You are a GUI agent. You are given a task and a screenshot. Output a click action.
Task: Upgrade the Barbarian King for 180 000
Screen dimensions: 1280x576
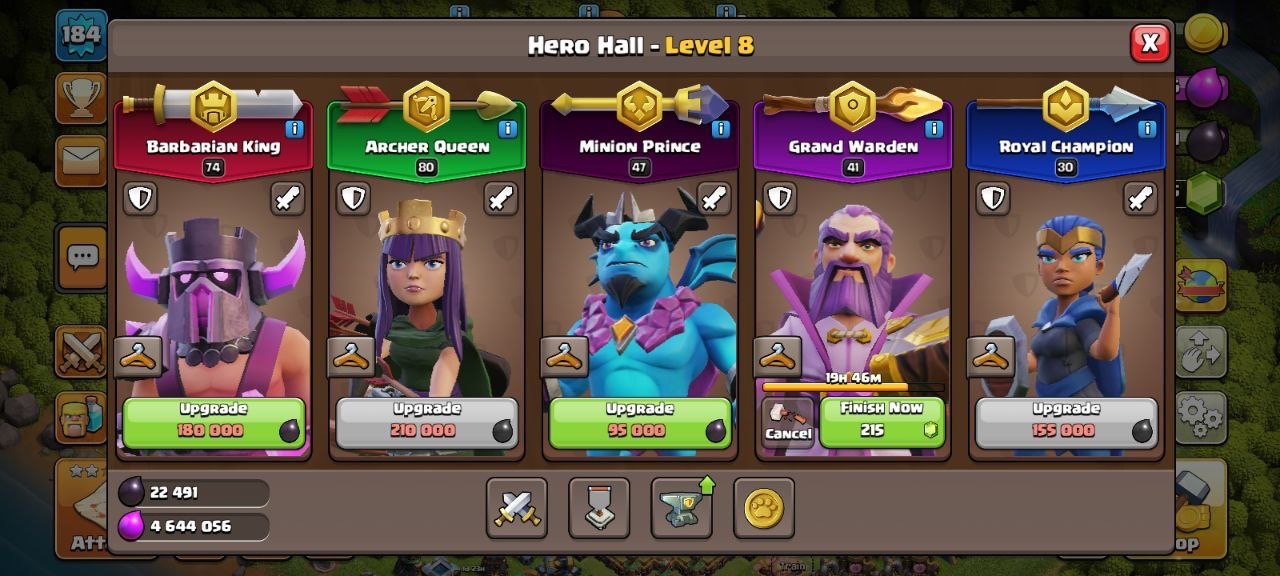pyautogui.click(x=213, y=422)
